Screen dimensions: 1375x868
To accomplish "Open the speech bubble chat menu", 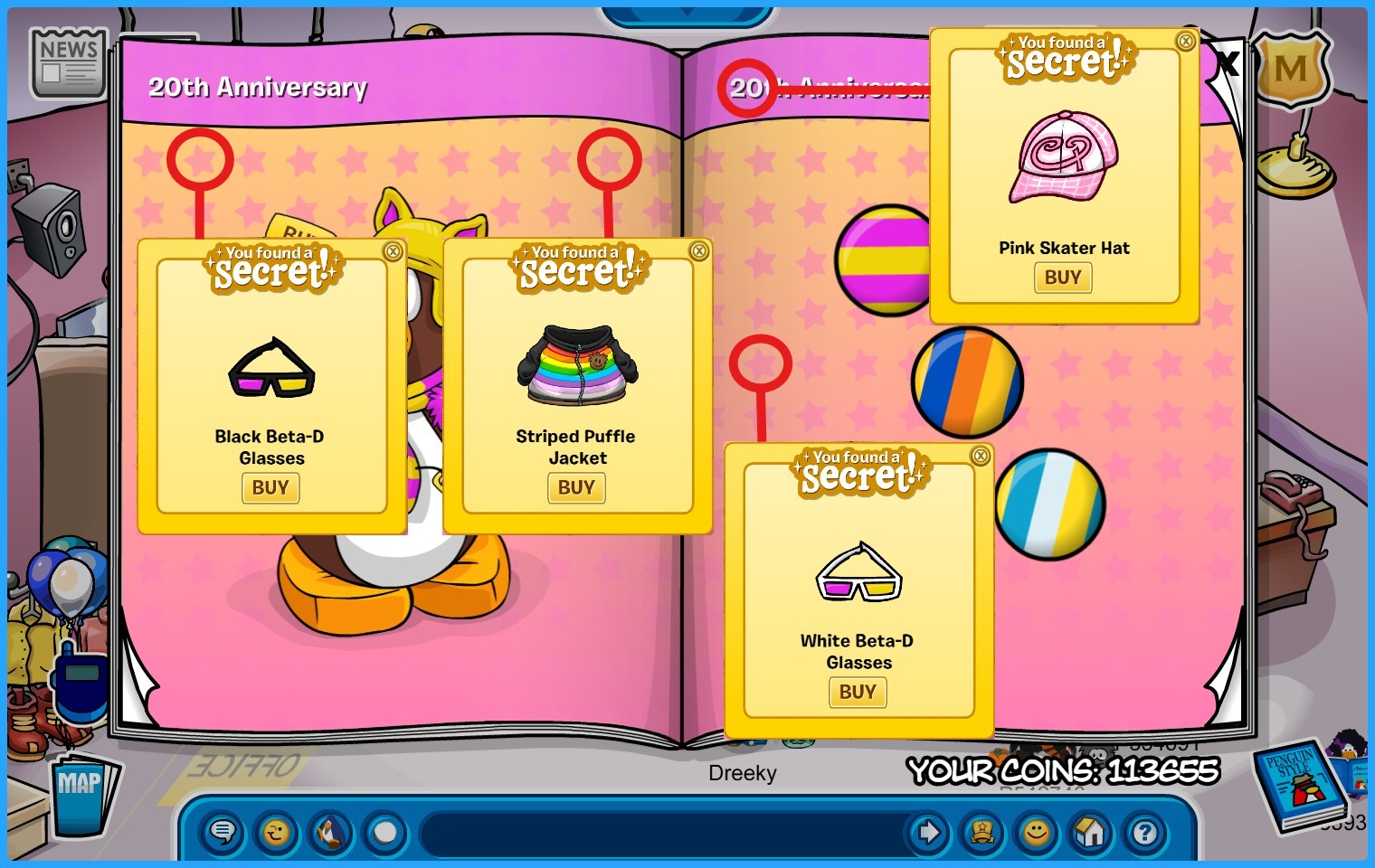I will [x=223, y=832].
